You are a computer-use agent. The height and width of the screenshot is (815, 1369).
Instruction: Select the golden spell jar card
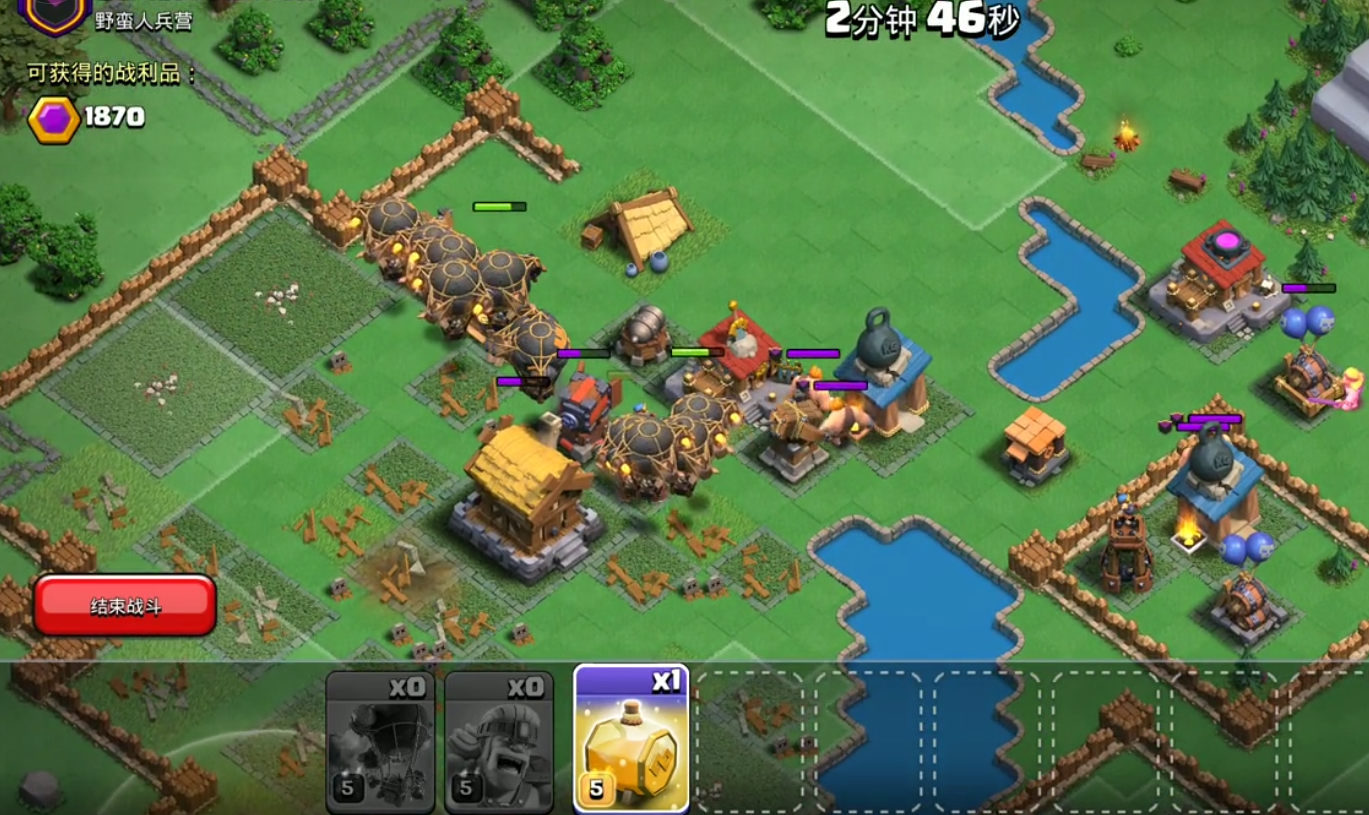tap(631, 740)
